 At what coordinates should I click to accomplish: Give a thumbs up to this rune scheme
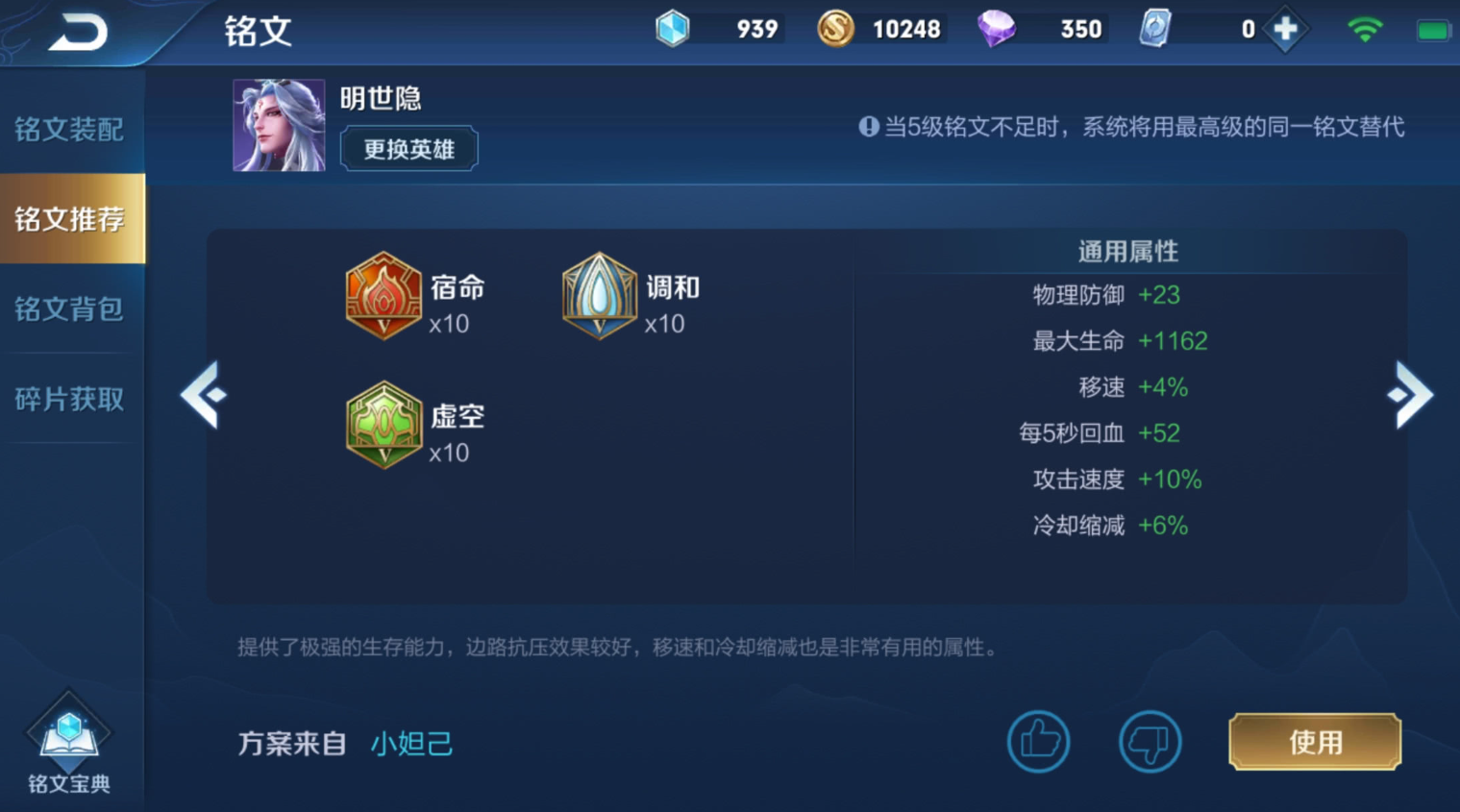click(1038, 741)
